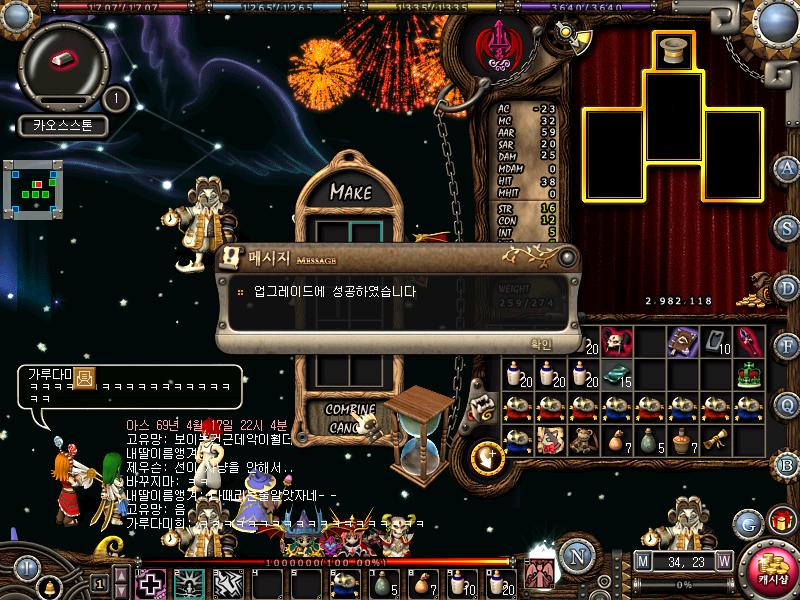Select the top hat equipment slot
Image resolution: width=800 pixels, height=600 pixels.
[675, 51]
